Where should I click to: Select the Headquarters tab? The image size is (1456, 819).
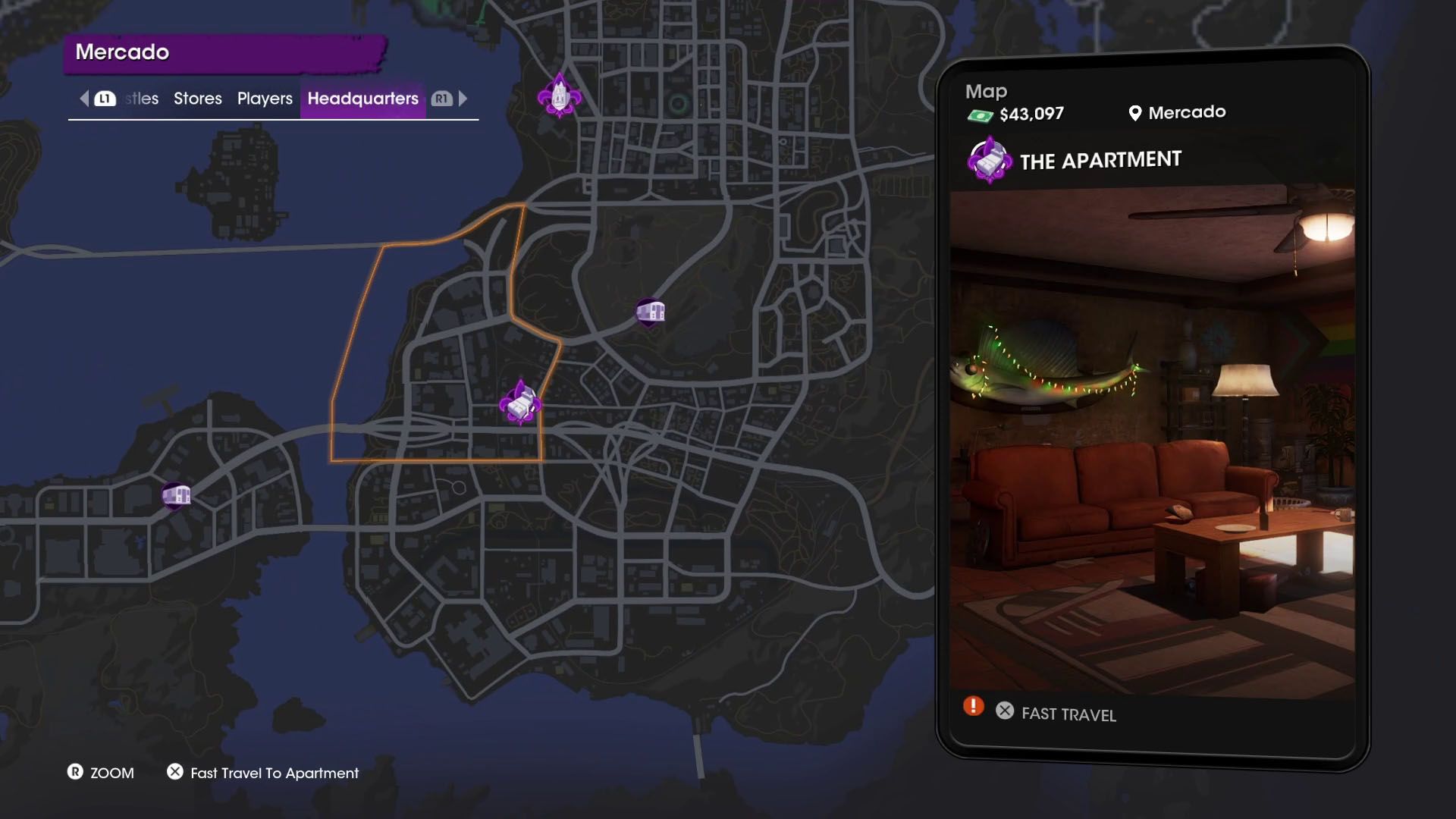click(363, 98)
